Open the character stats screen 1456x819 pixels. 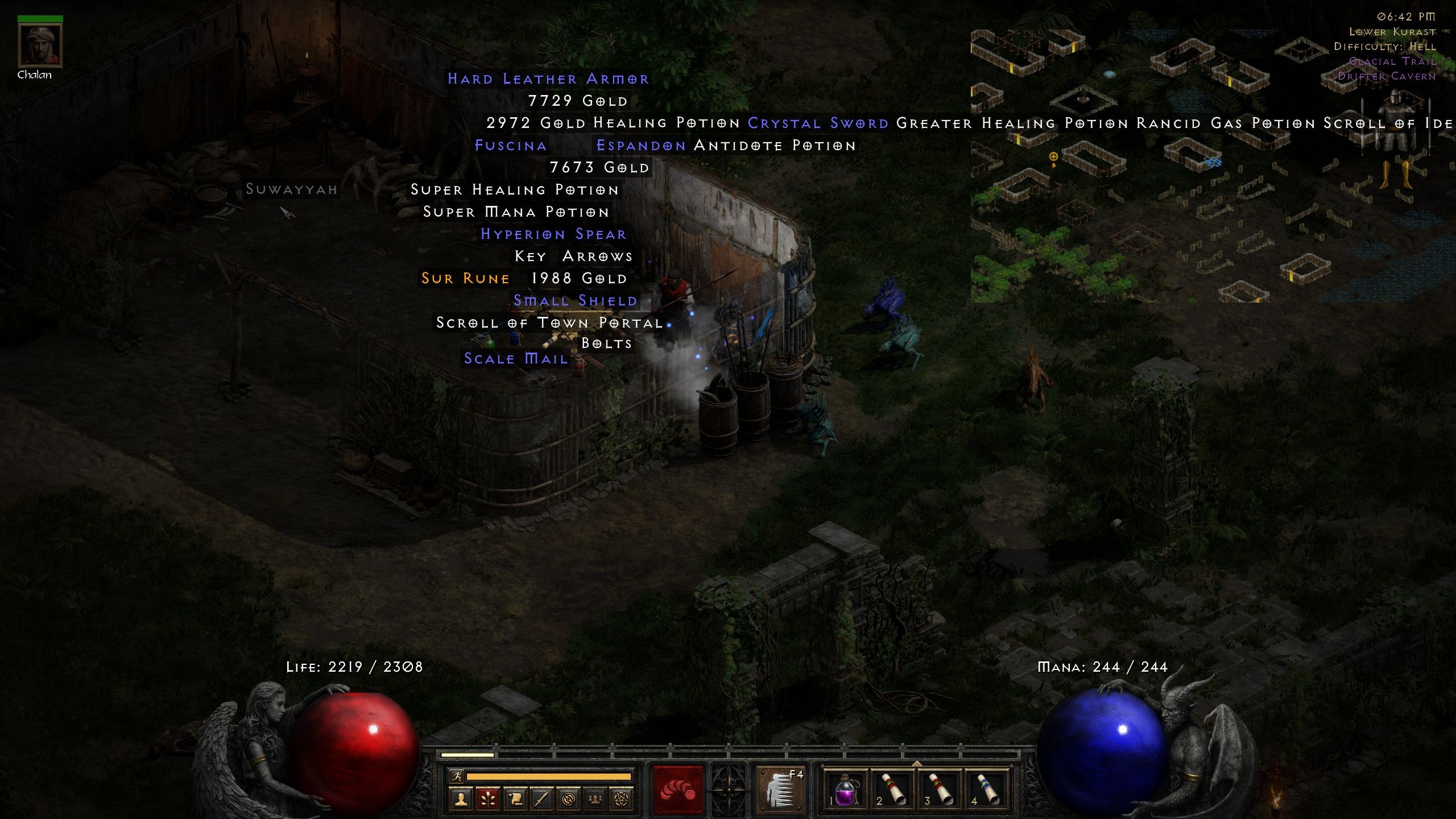(461, 800)
